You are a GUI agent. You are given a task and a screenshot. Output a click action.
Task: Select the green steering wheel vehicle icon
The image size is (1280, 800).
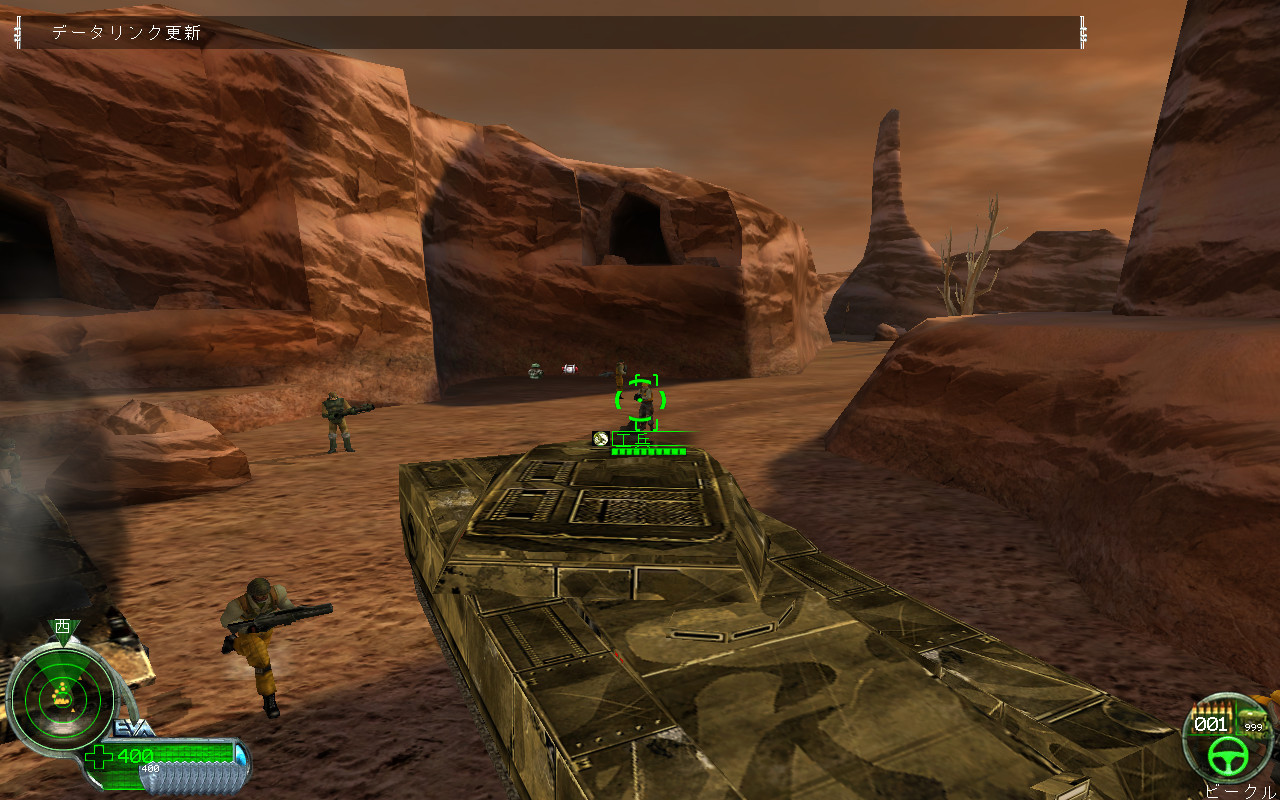tap(1226, 755)
